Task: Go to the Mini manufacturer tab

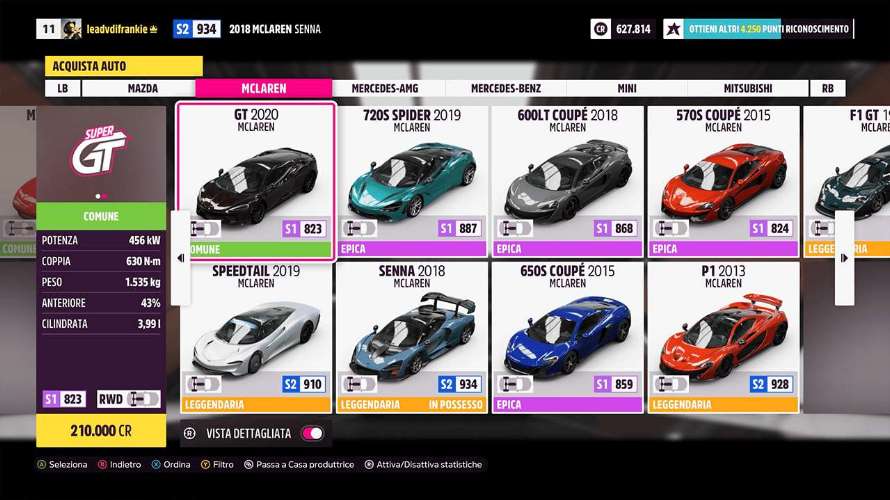Action: point(627,88)
